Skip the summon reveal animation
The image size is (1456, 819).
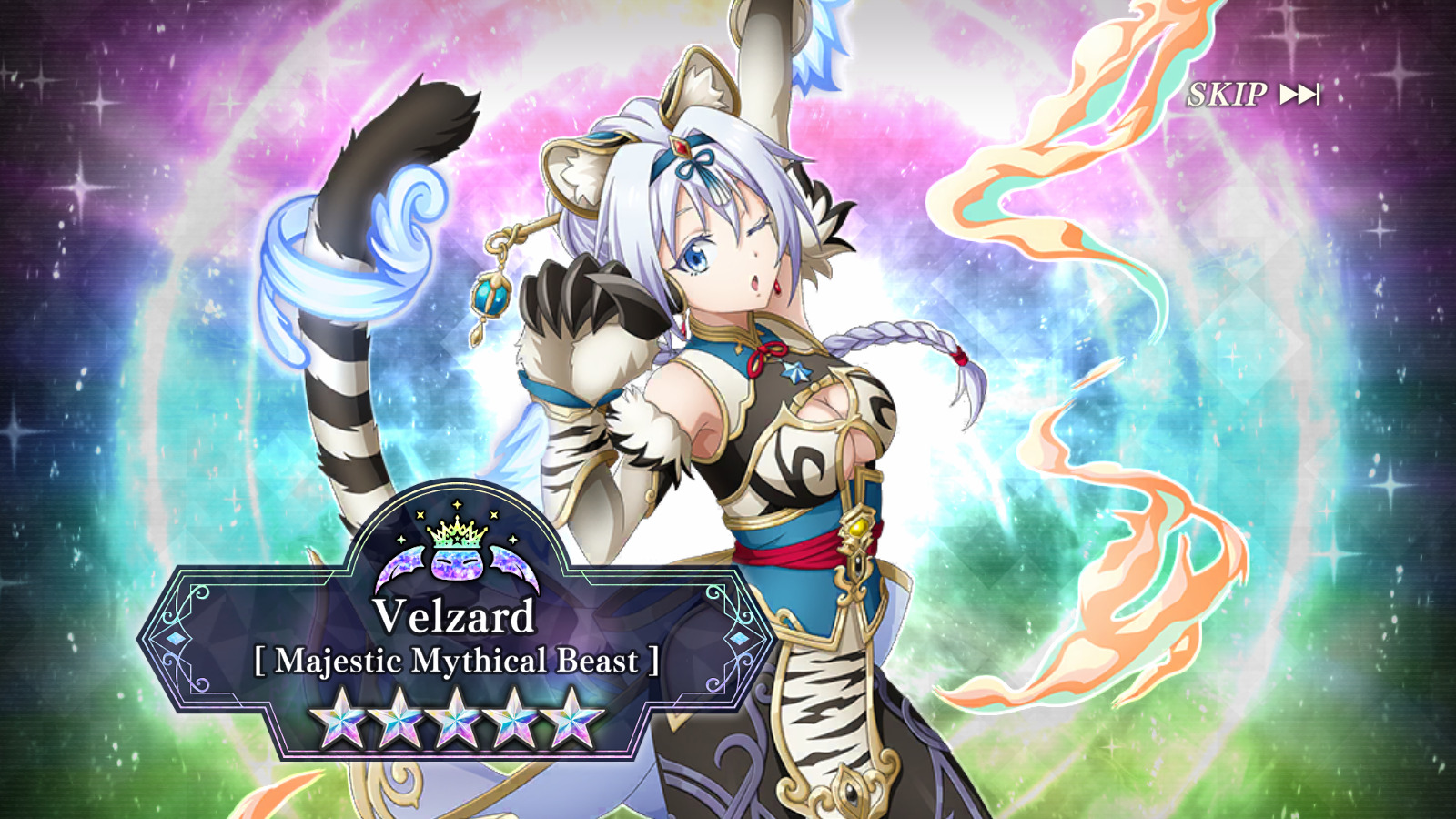(1253, 94)
